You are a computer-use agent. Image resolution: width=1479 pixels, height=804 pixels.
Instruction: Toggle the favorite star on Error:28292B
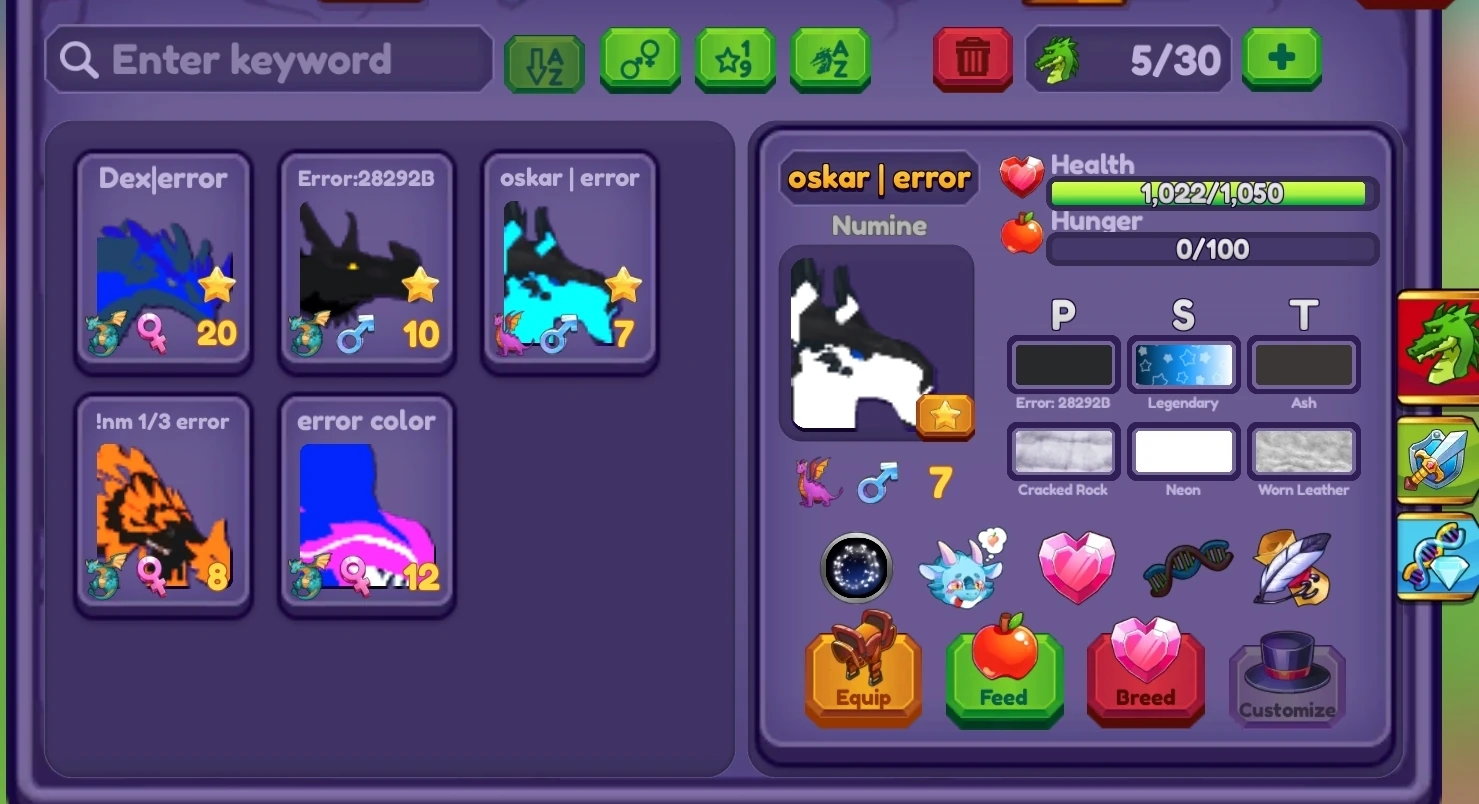[x=420, y=285]
